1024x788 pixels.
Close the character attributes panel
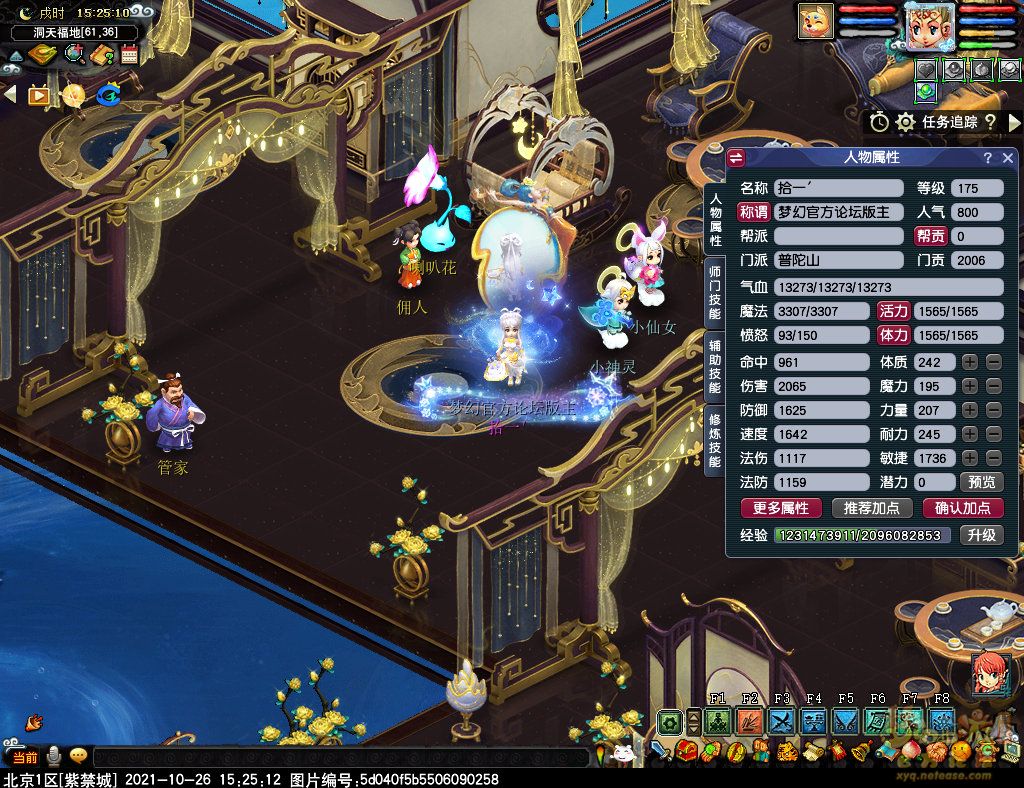coord(1008,158)
